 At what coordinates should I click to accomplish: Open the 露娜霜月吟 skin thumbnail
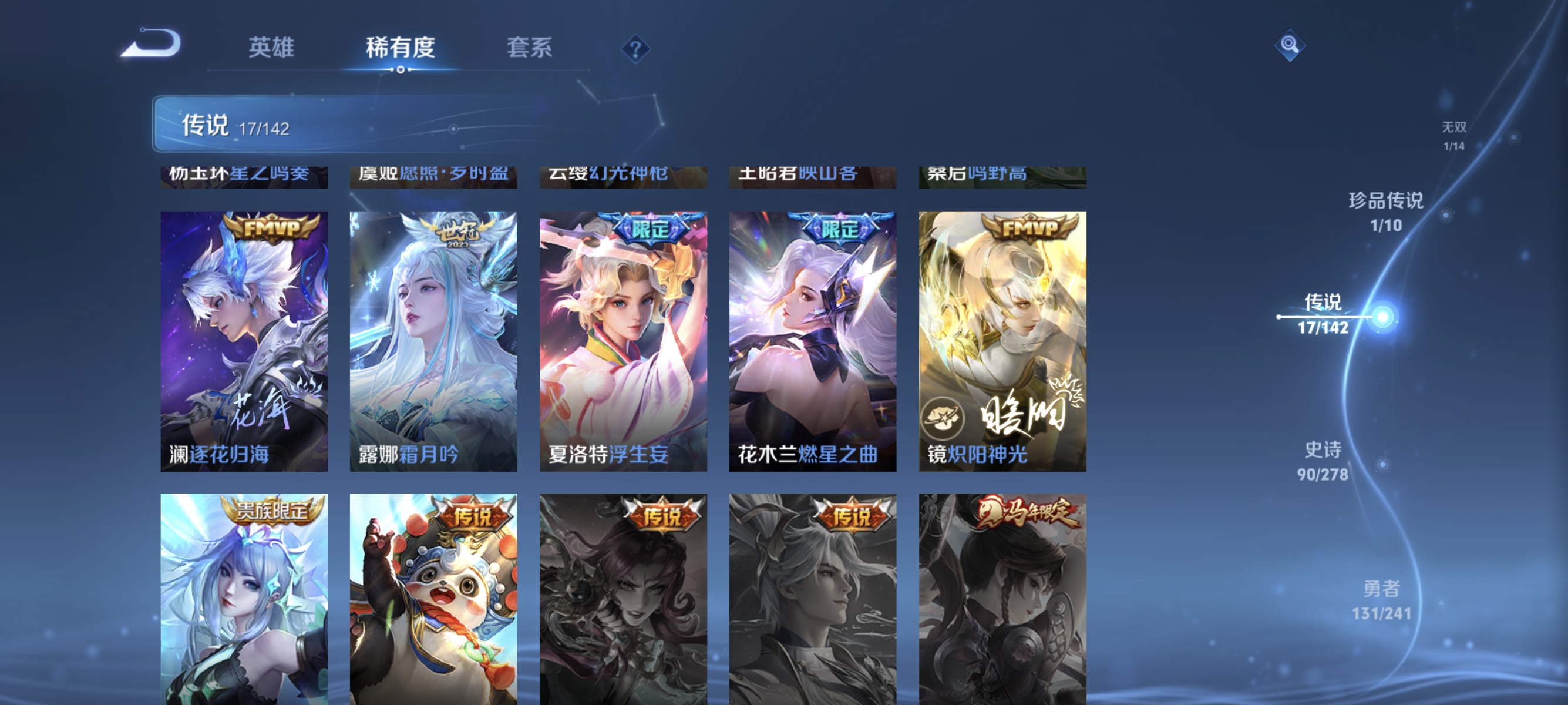pyautogui.click(x=433, y=341)
